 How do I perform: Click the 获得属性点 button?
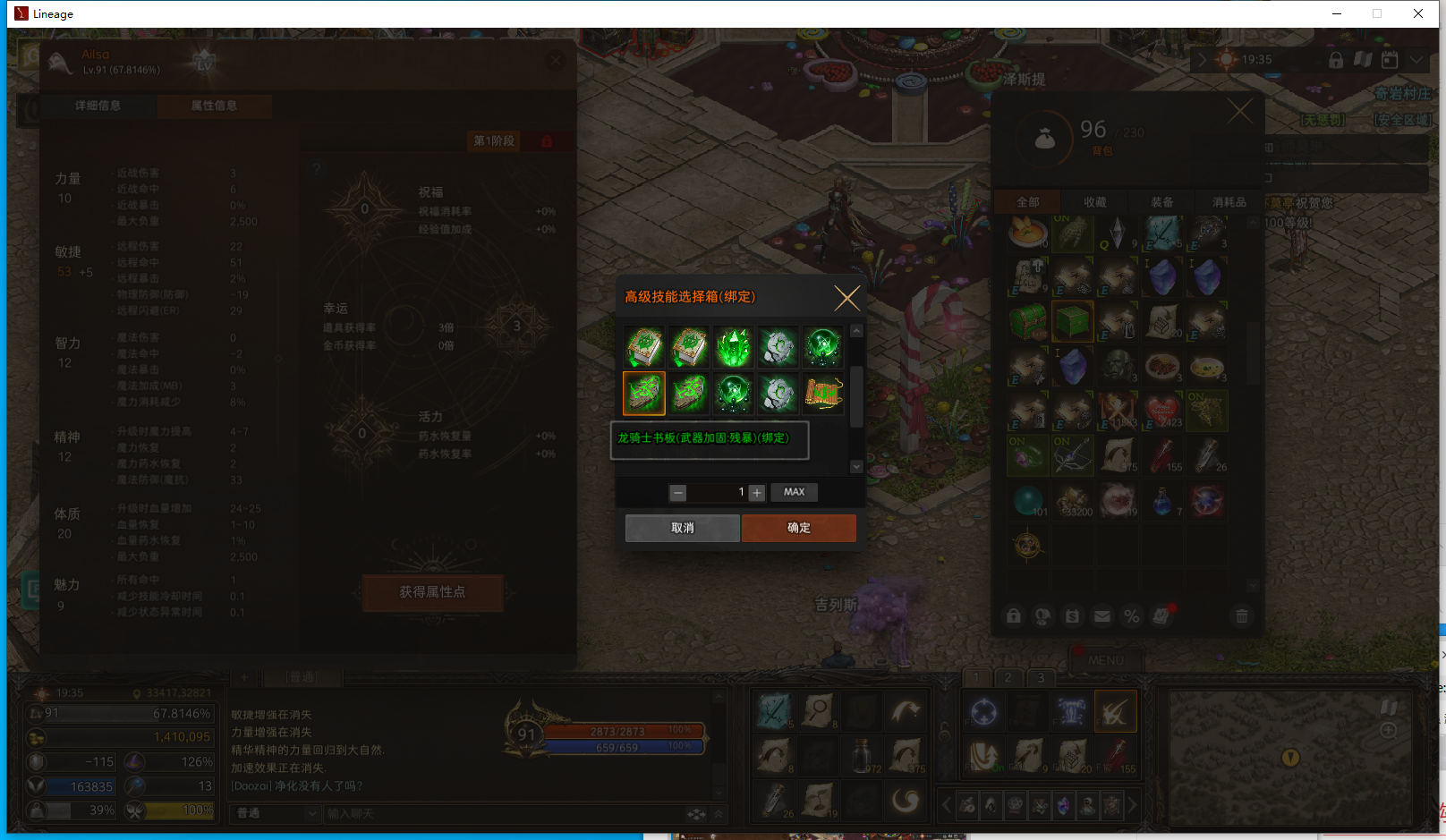click(432, 592)
